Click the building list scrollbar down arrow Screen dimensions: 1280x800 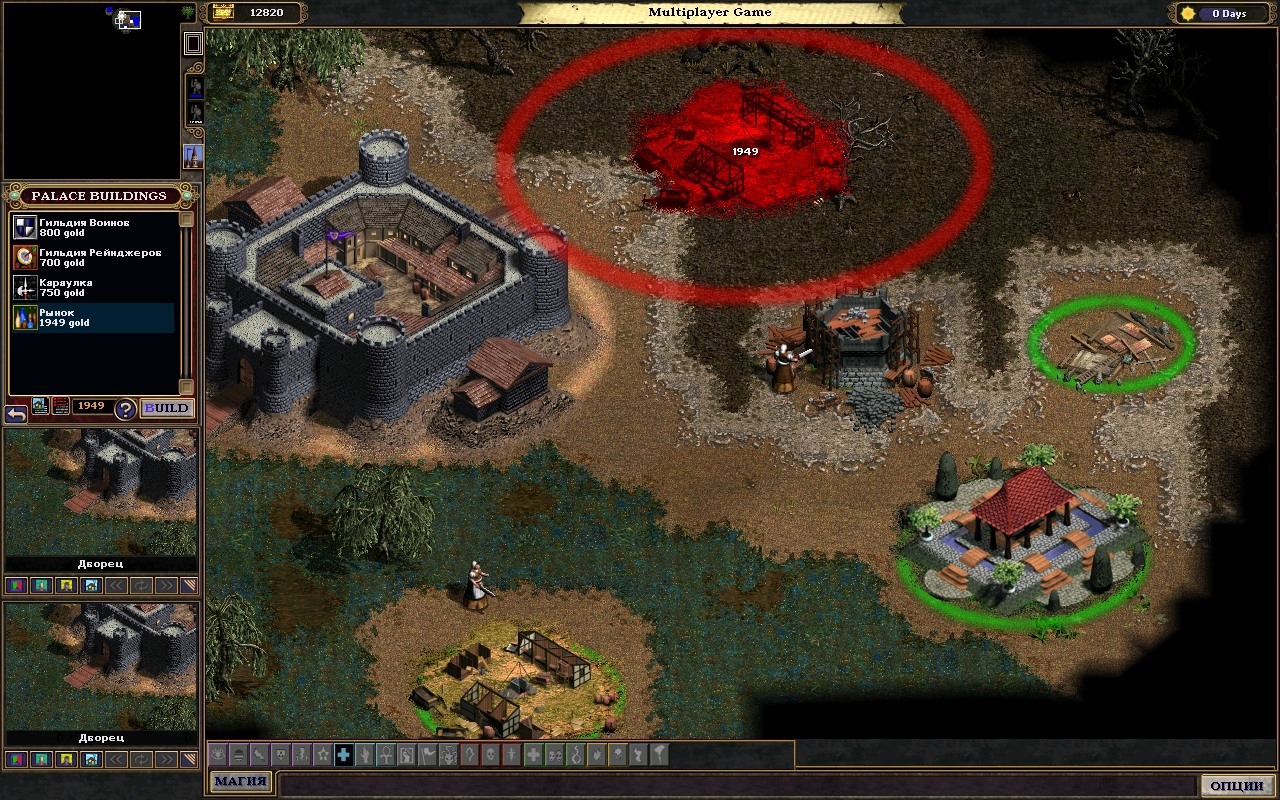pyautogui.click(x=186, y=387)
